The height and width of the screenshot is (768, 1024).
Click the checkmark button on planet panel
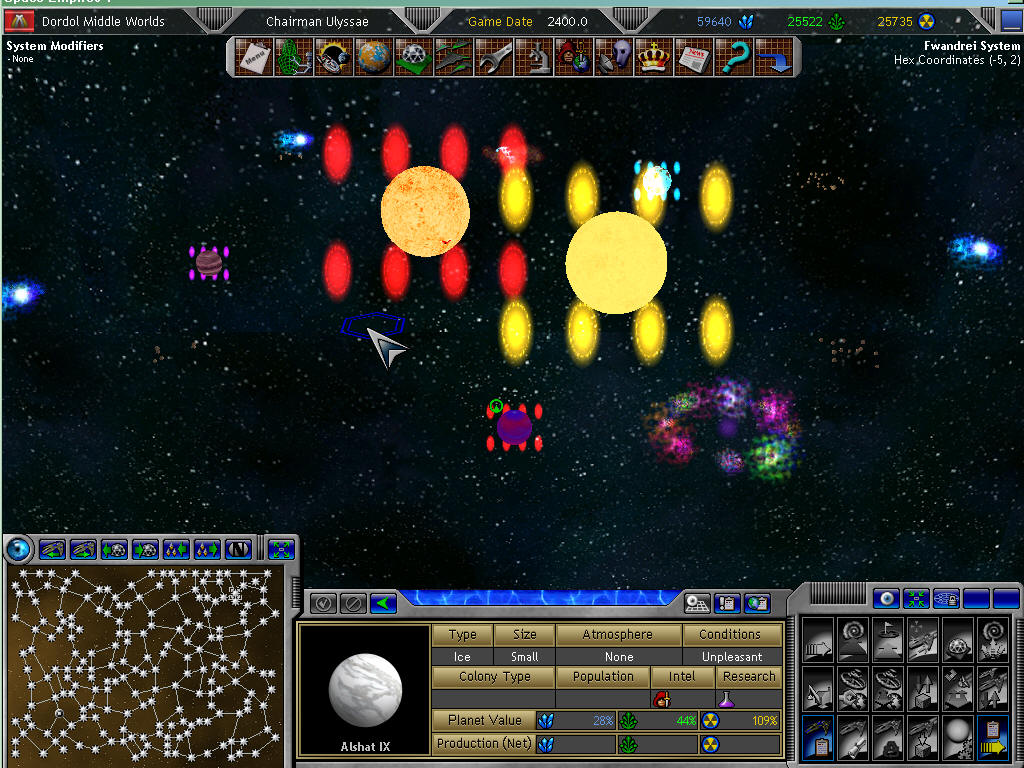click(323, 603)
